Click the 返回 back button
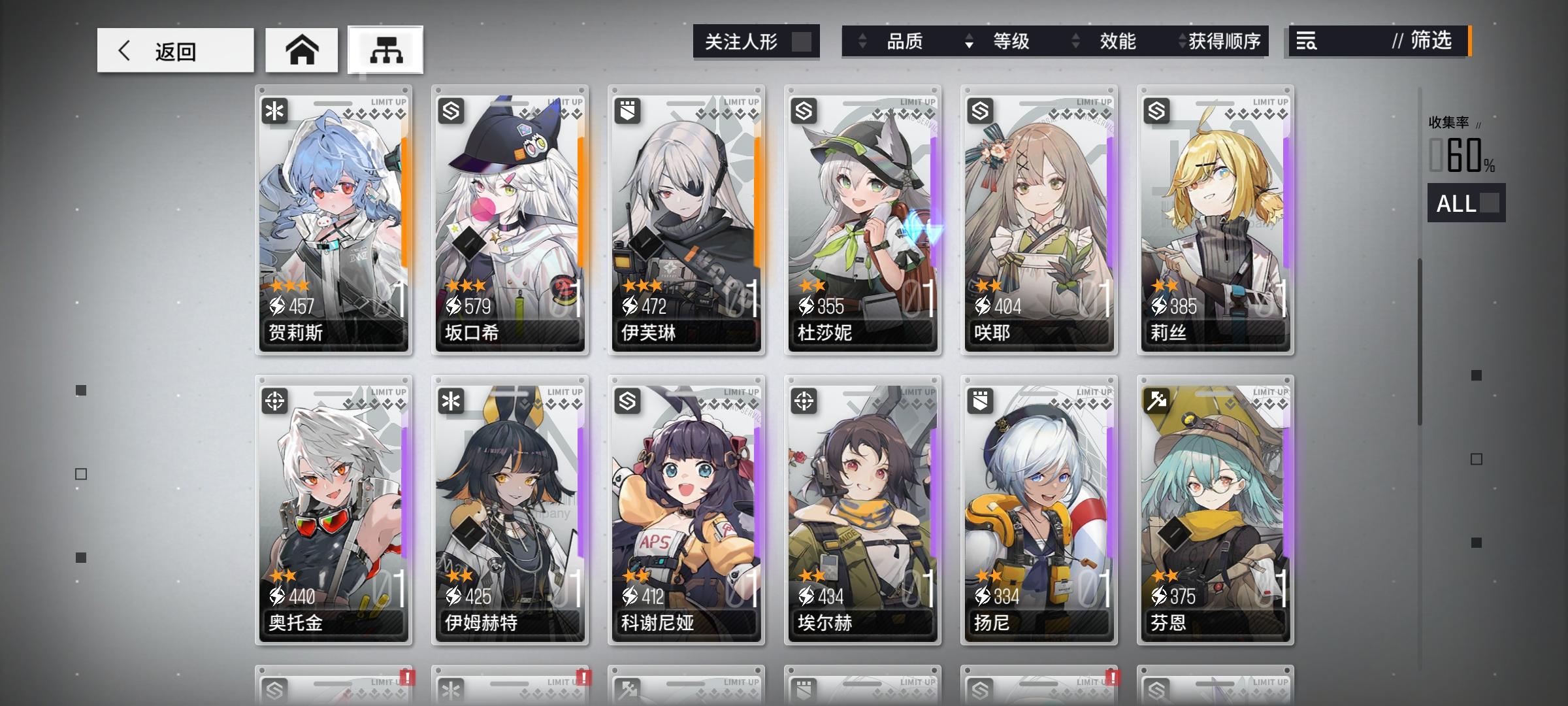The height and width of the screenshot is (706, 1568). 175,50
